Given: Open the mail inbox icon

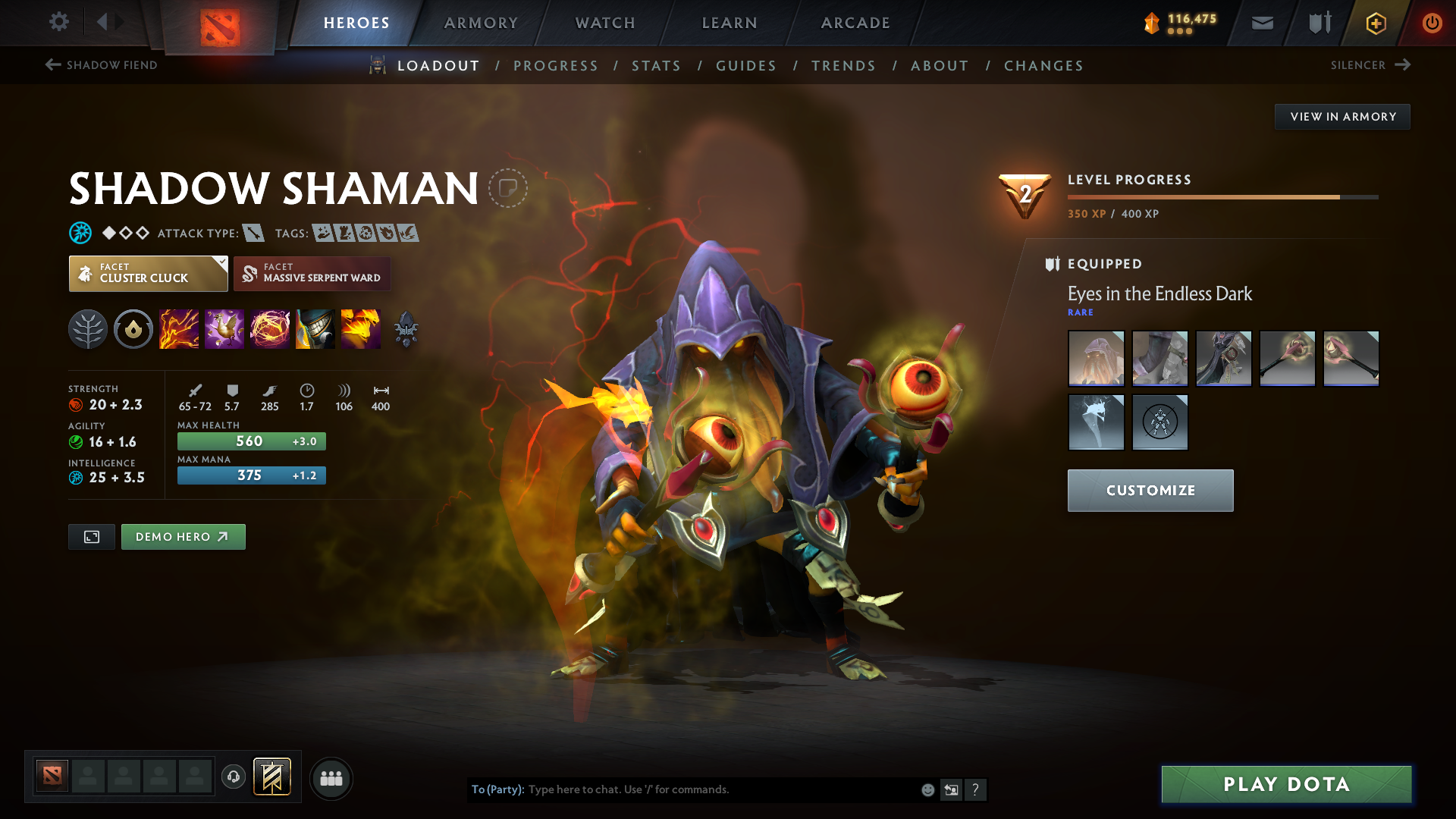Looking at the screenshot, I should [1261, 22].
